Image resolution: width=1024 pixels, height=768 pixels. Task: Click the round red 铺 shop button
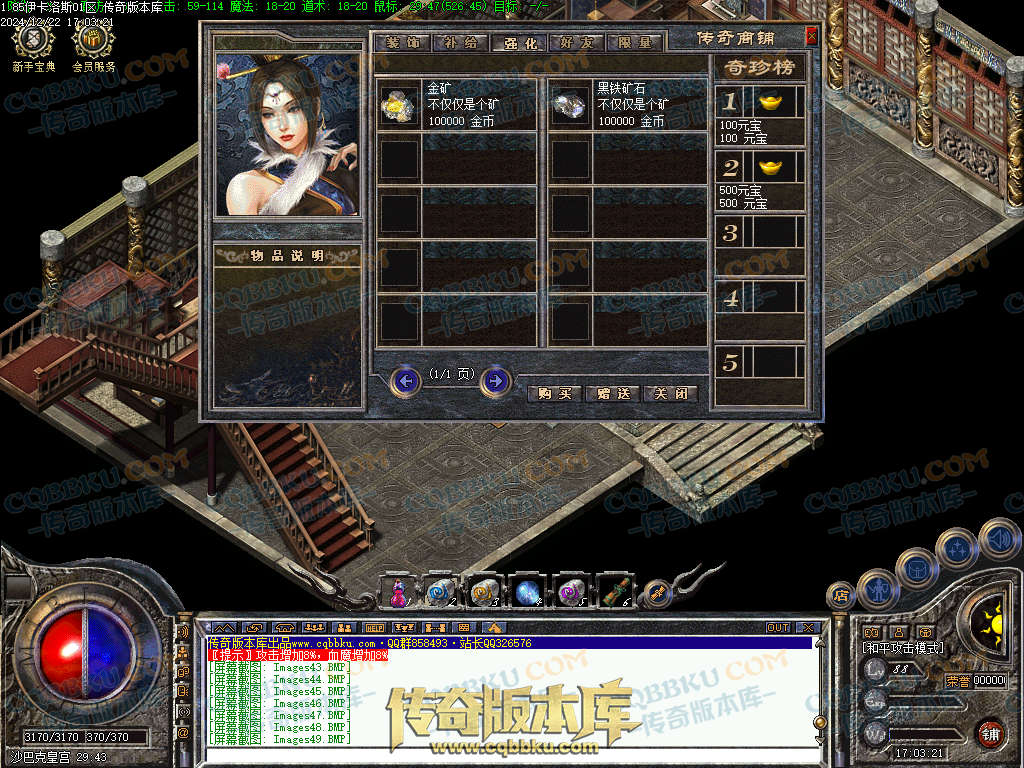click(989, 733)
